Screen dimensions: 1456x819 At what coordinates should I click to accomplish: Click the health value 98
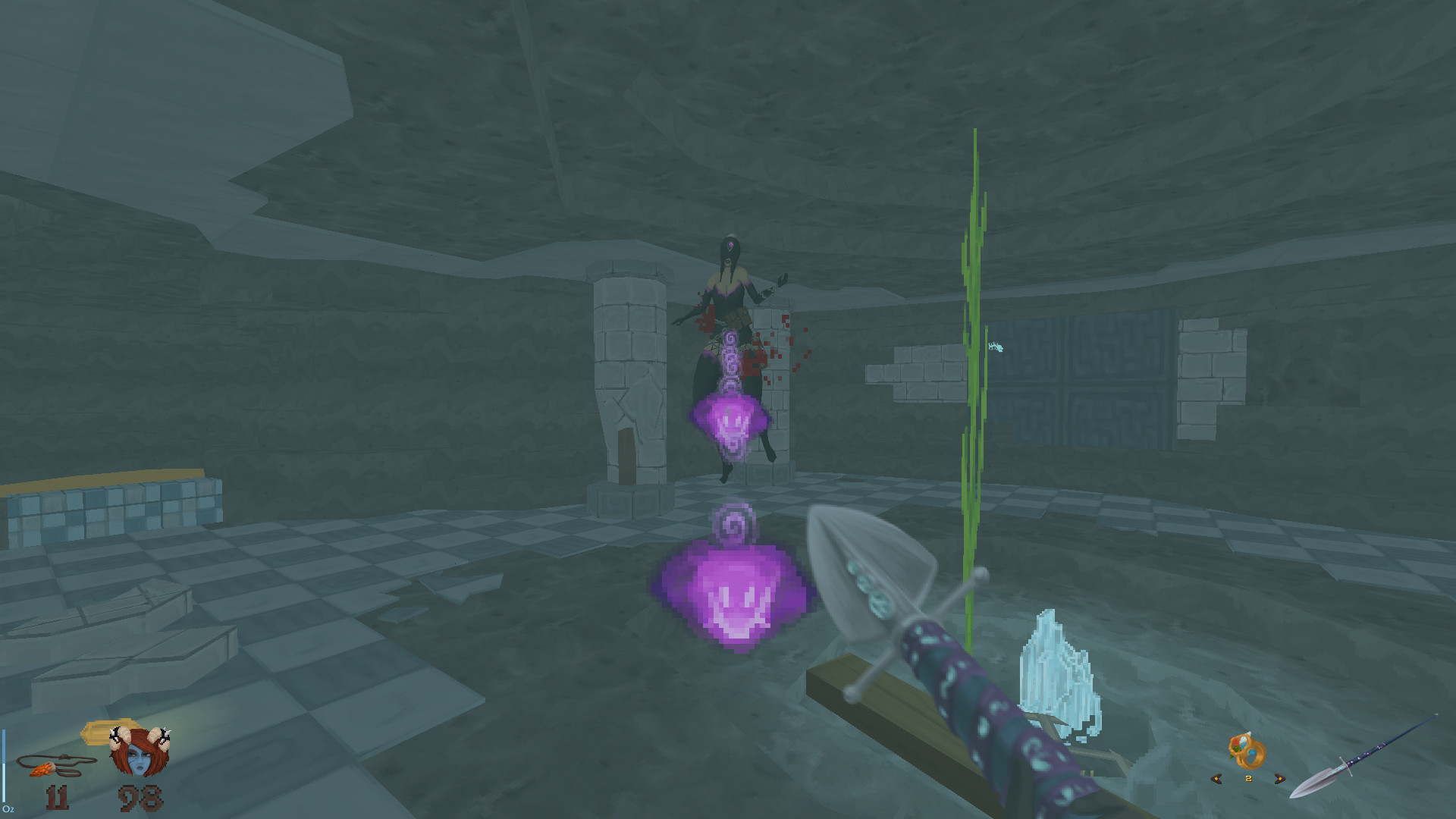click(x=140, y=796)
